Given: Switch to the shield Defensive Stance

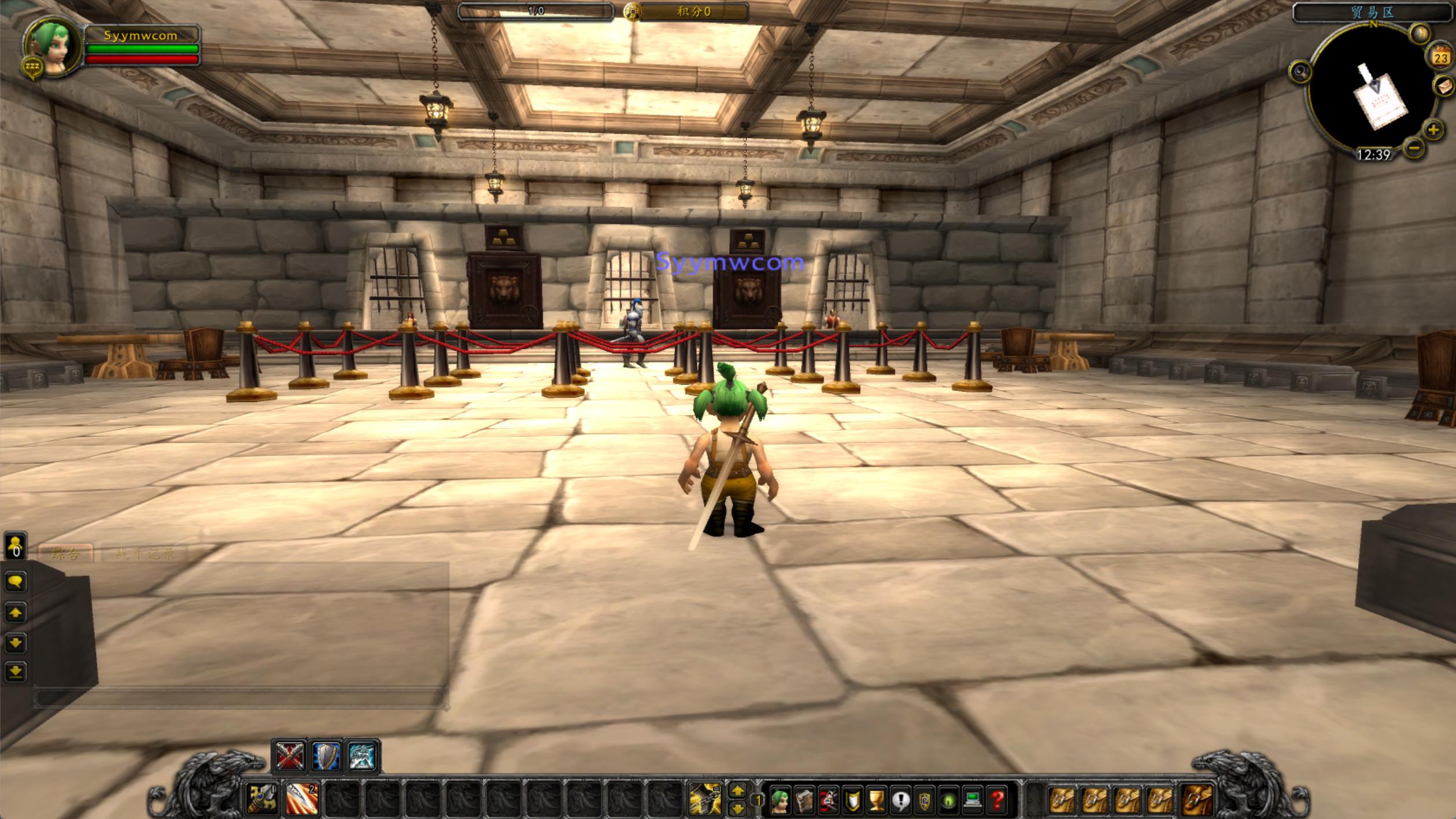Looking at the screenshot, I should click(326, 756).
